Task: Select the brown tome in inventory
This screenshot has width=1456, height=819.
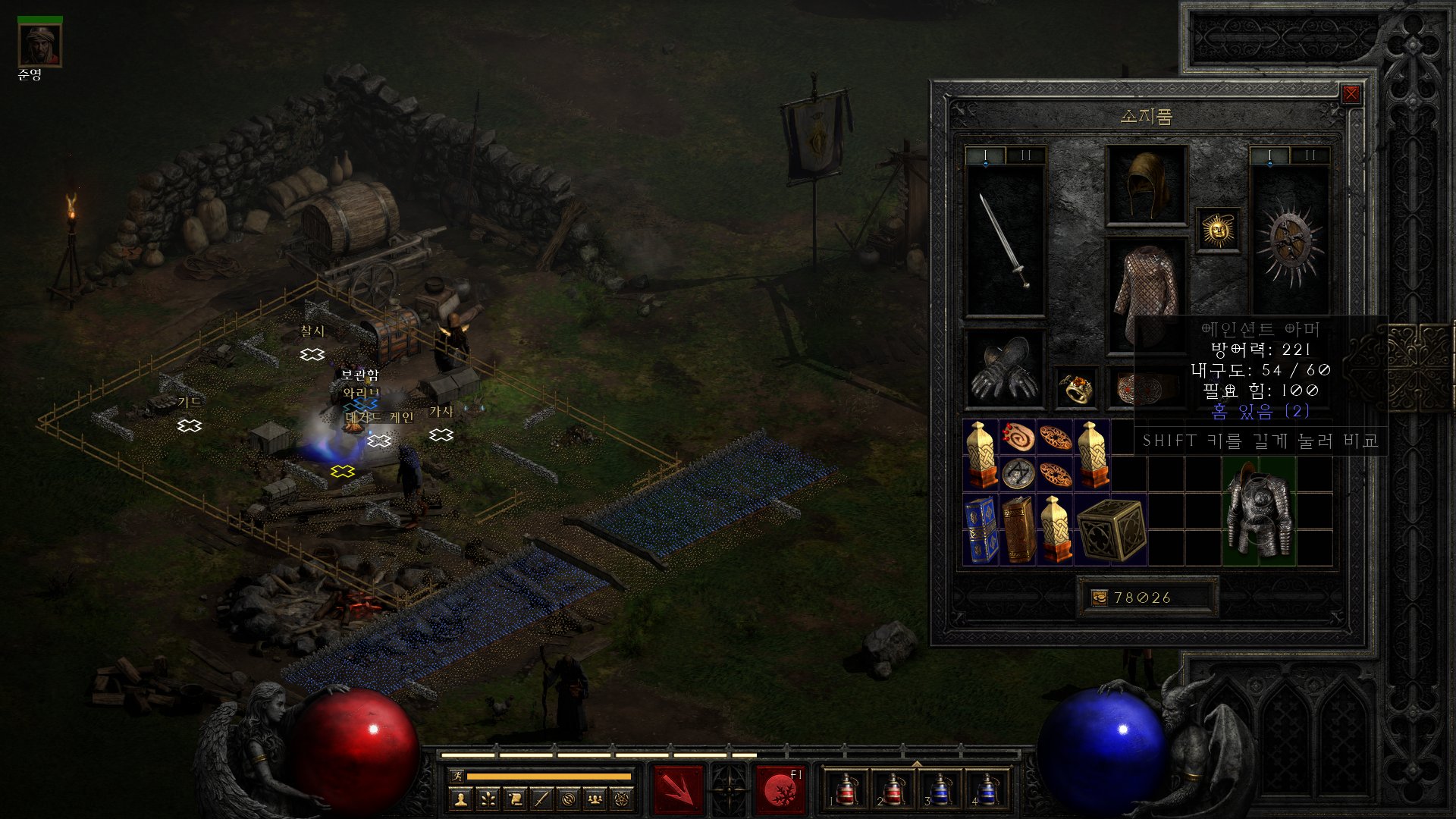Action: [1018, 530]
